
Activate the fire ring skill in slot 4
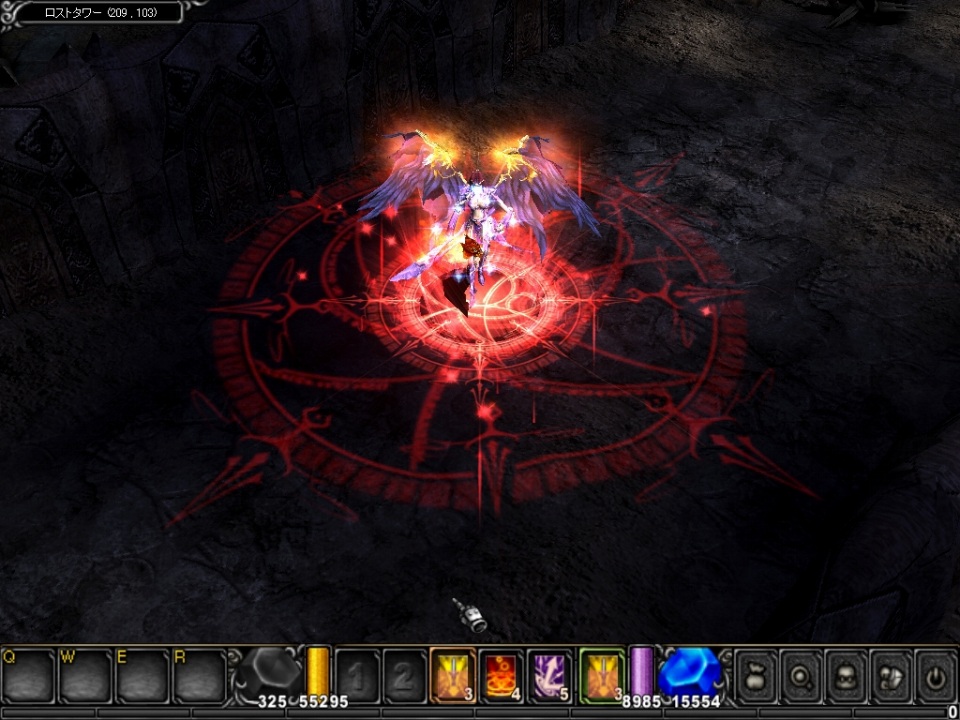point(501,674)
